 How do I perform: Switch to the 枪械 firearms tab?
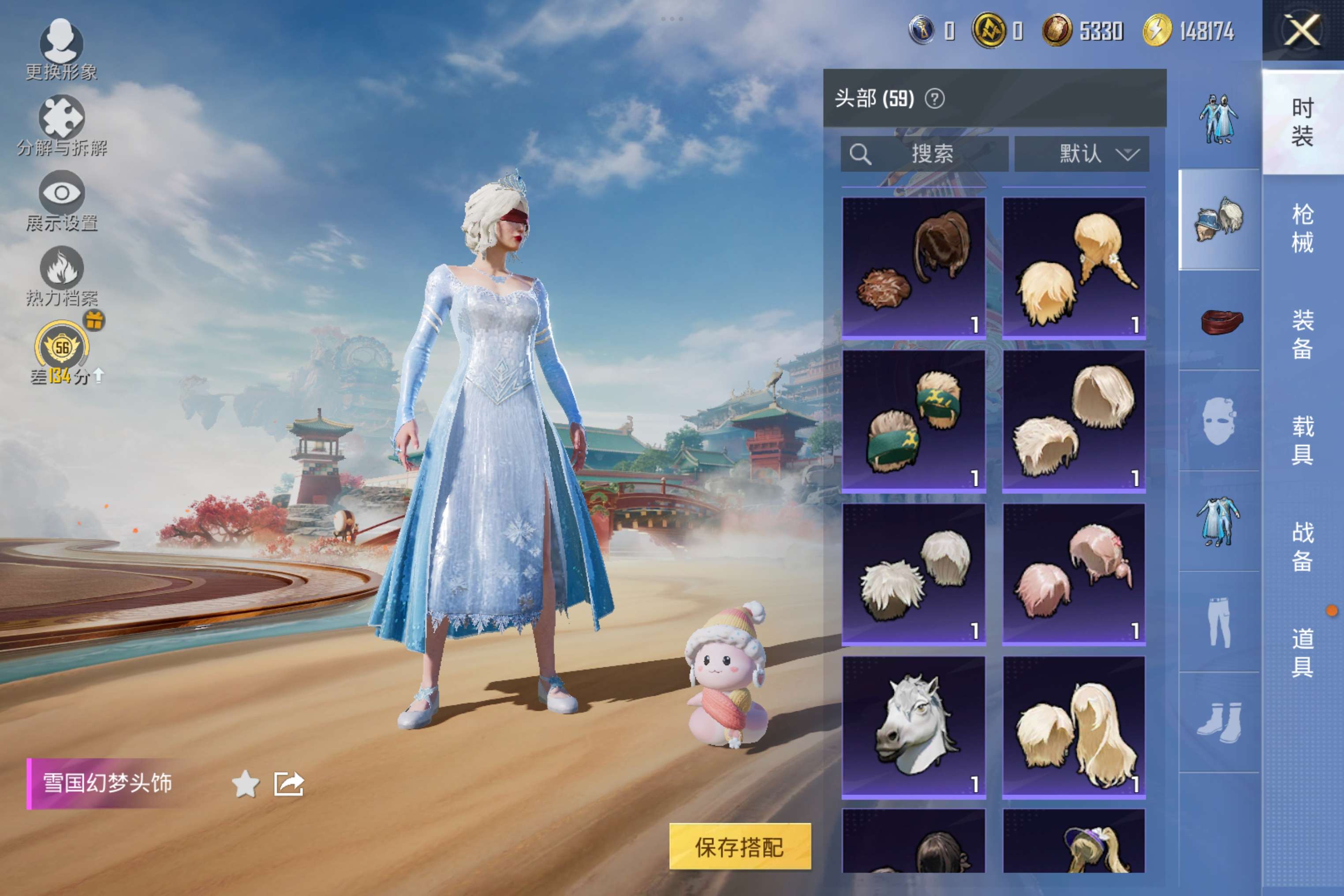(x=1302, y=228)
